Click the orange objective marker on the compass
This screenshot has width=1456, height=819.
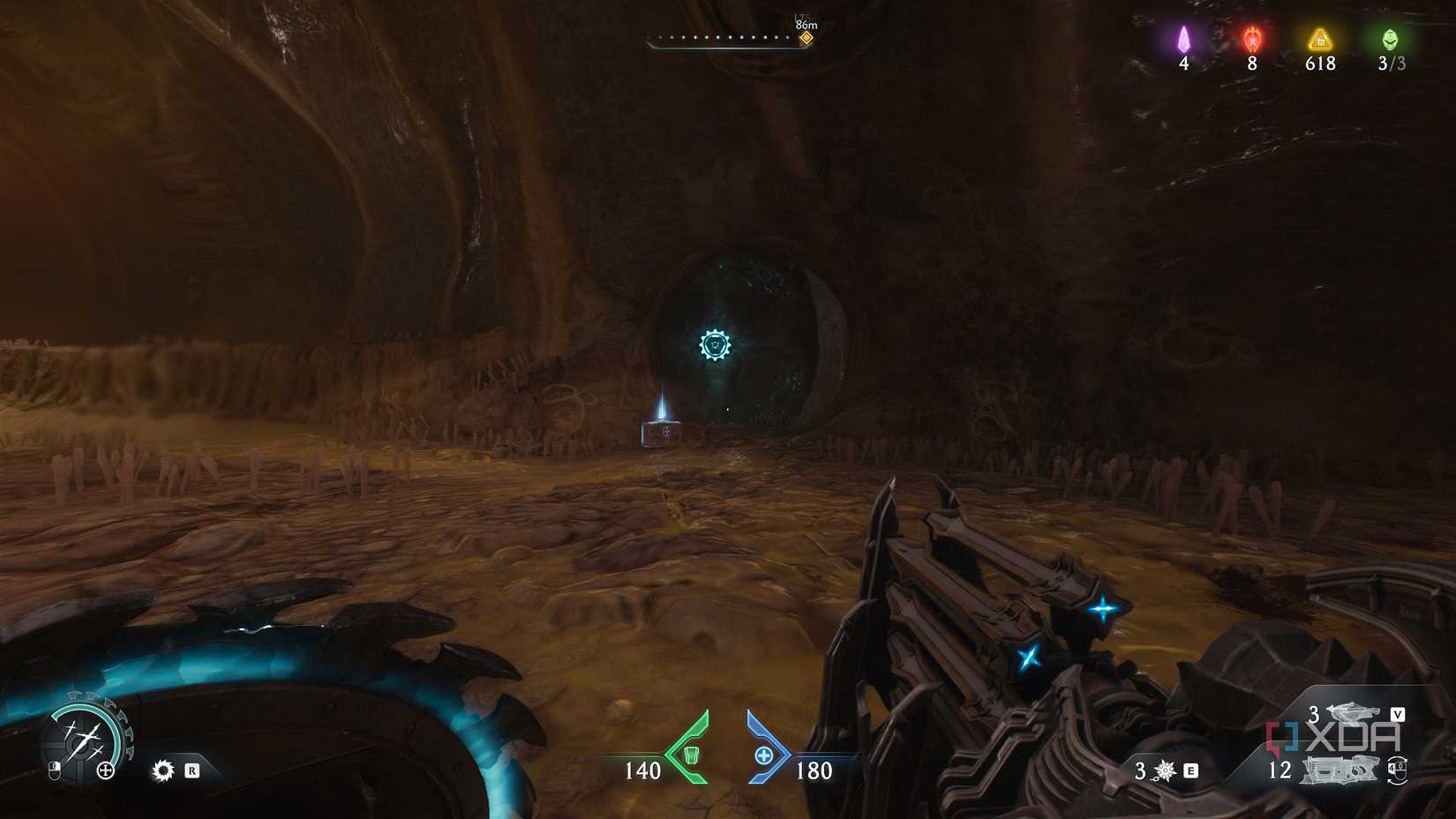click(x=806, y=38)
